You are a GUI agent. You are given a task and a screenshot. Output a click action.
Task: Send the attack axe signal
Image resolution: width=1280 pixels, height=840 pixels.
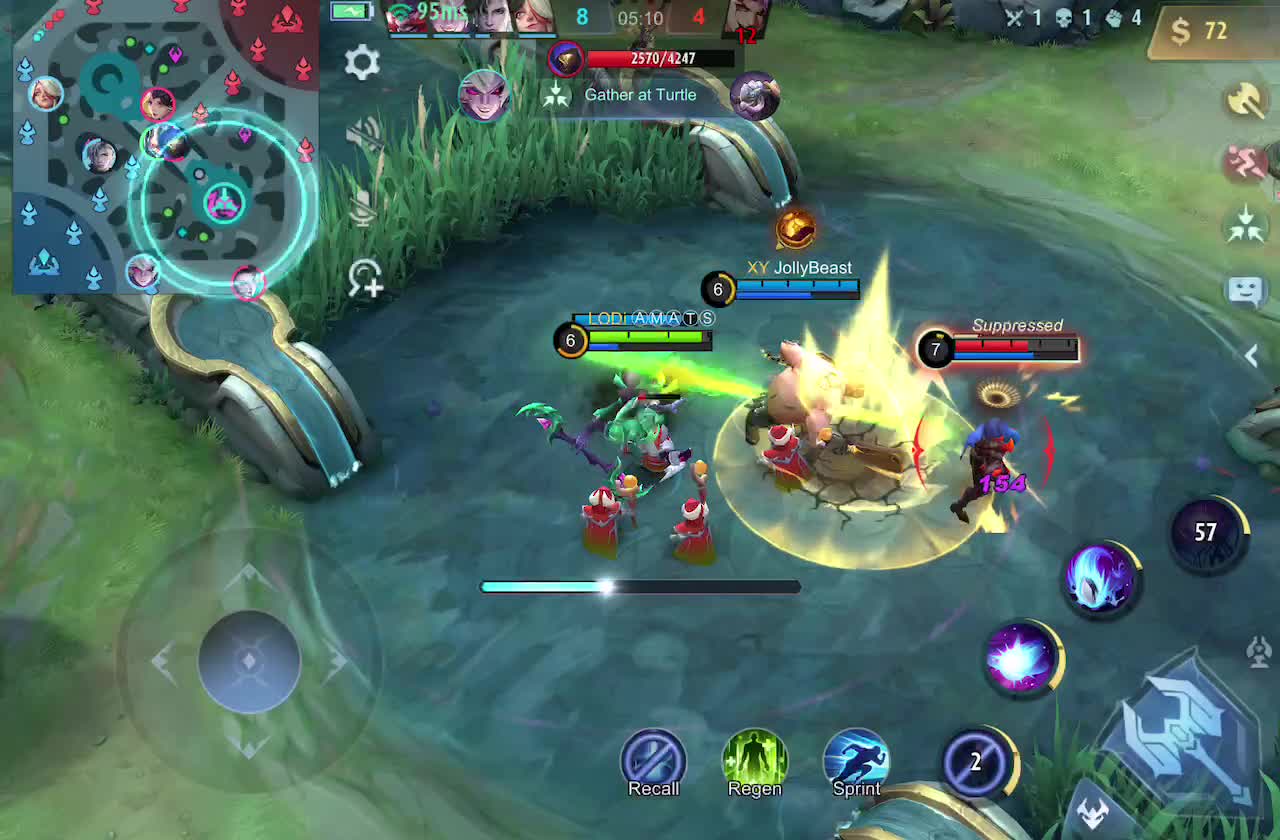pyautogui.click(x=1245, y=100)
